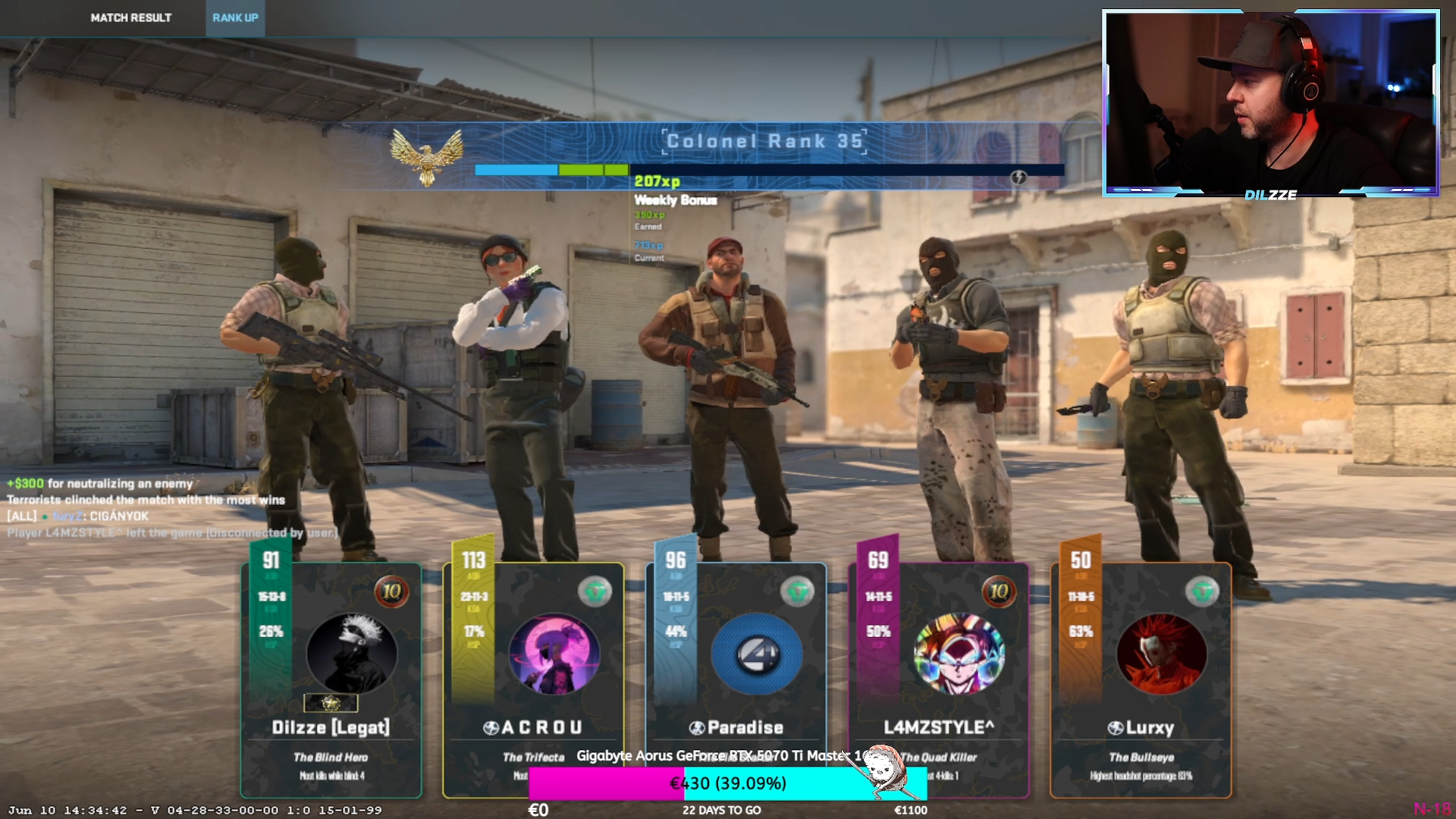The height and width of the screenshot is (819, 1456).
Task: View ACROU's pink moon avatar
Action: (554, 653)
